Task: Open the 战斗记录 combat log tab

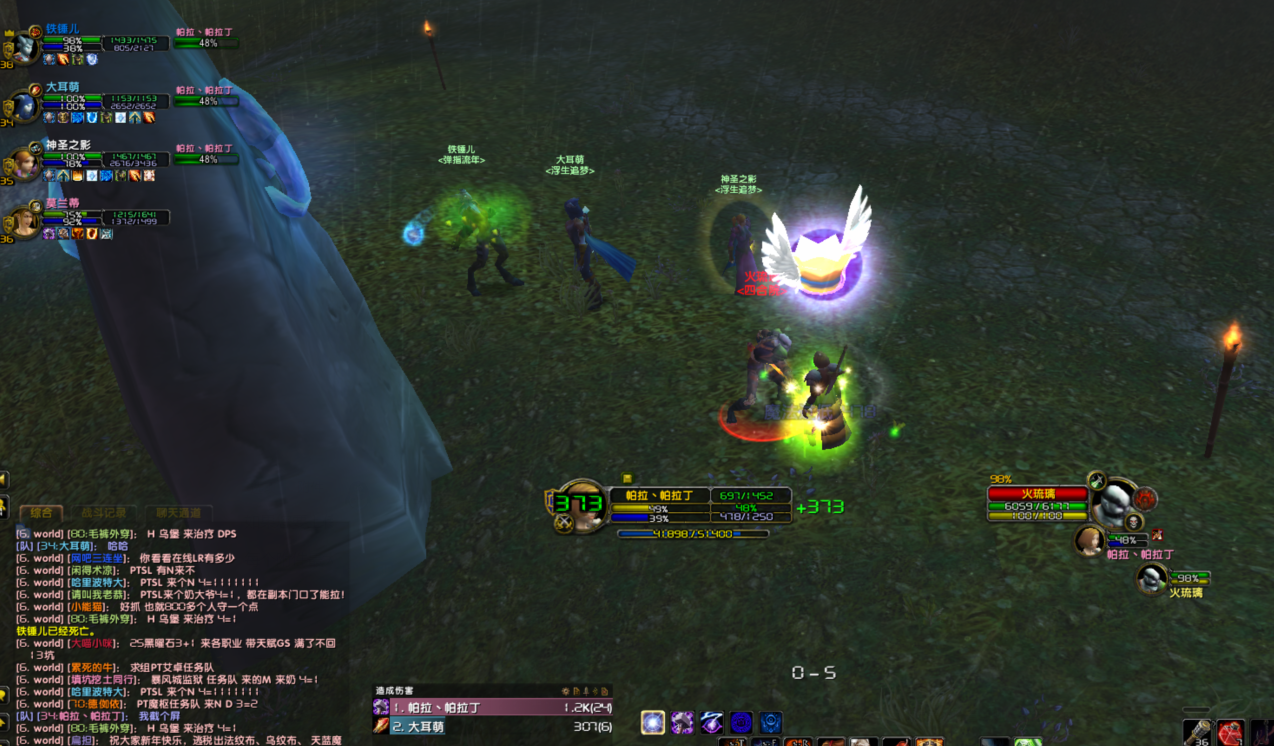Action: 104,512
